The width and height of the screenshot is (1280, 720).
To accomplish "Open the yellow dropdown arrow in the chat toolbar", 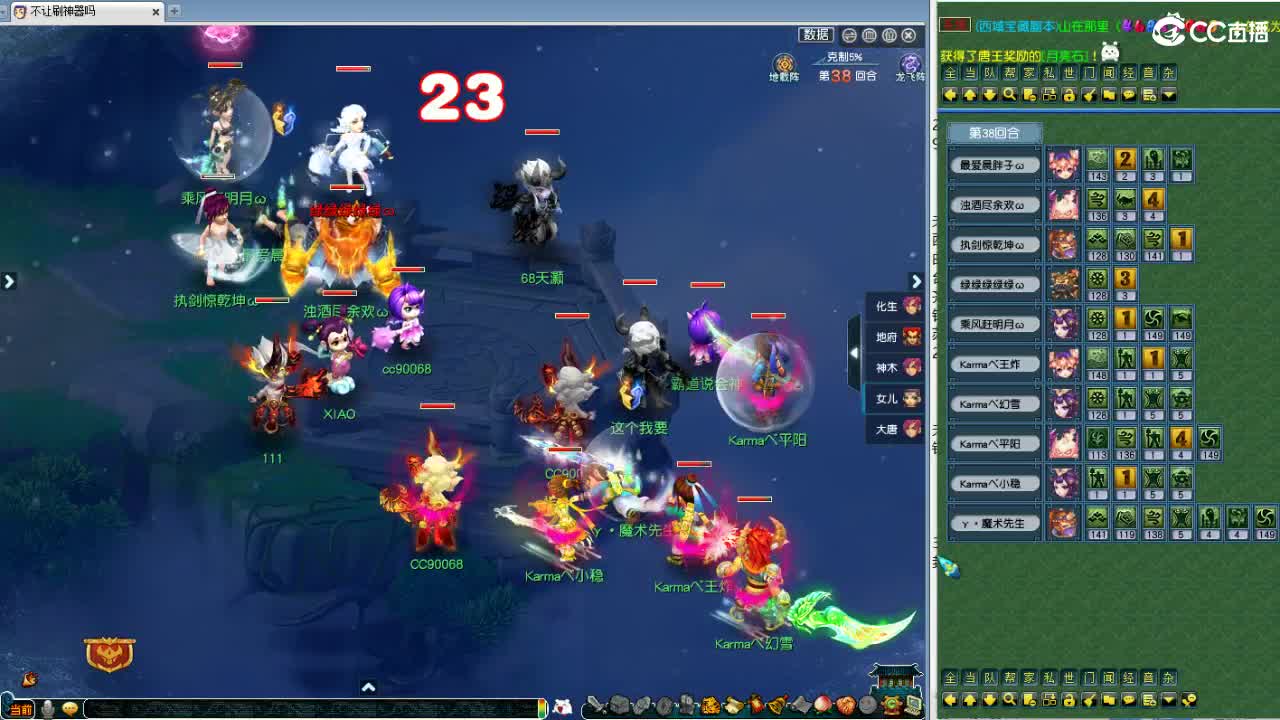I will point(1168,94).
